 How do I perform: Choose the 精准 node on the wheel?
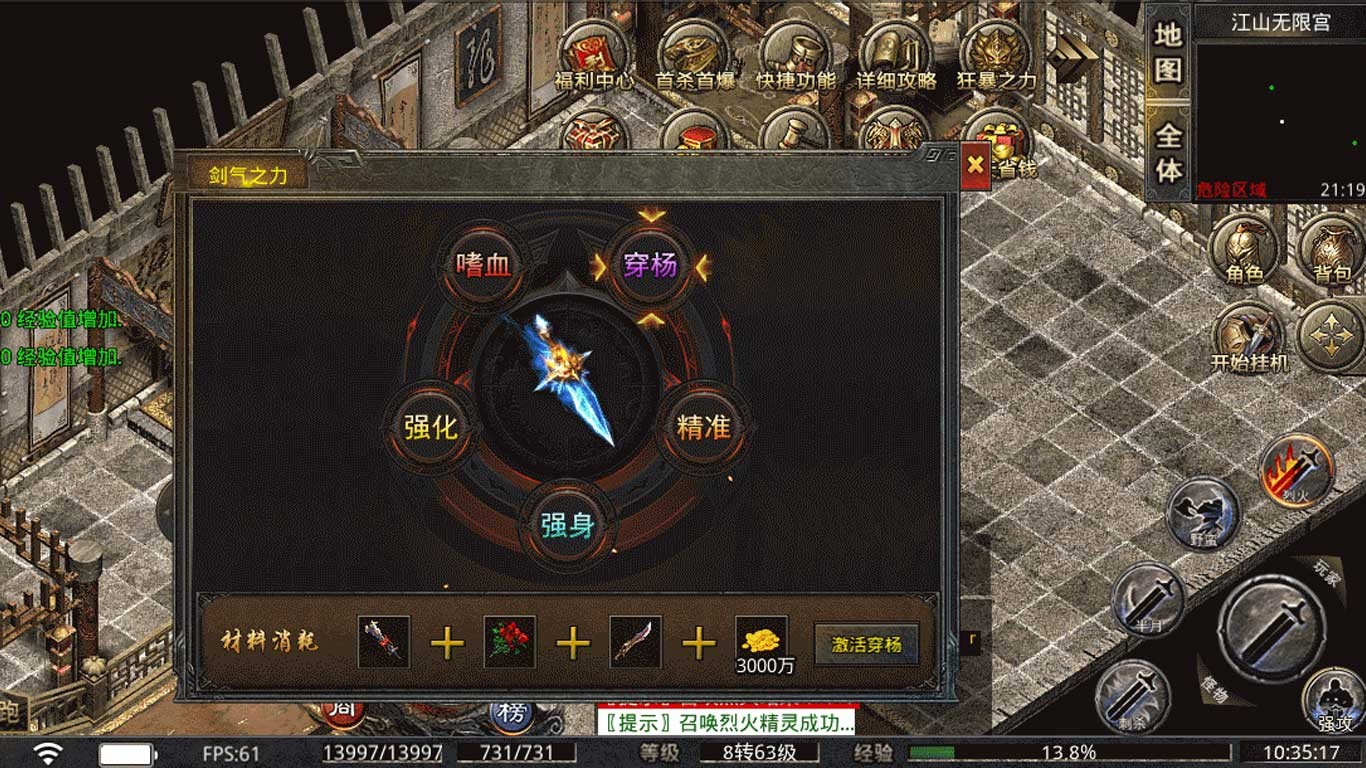[703, 427]
